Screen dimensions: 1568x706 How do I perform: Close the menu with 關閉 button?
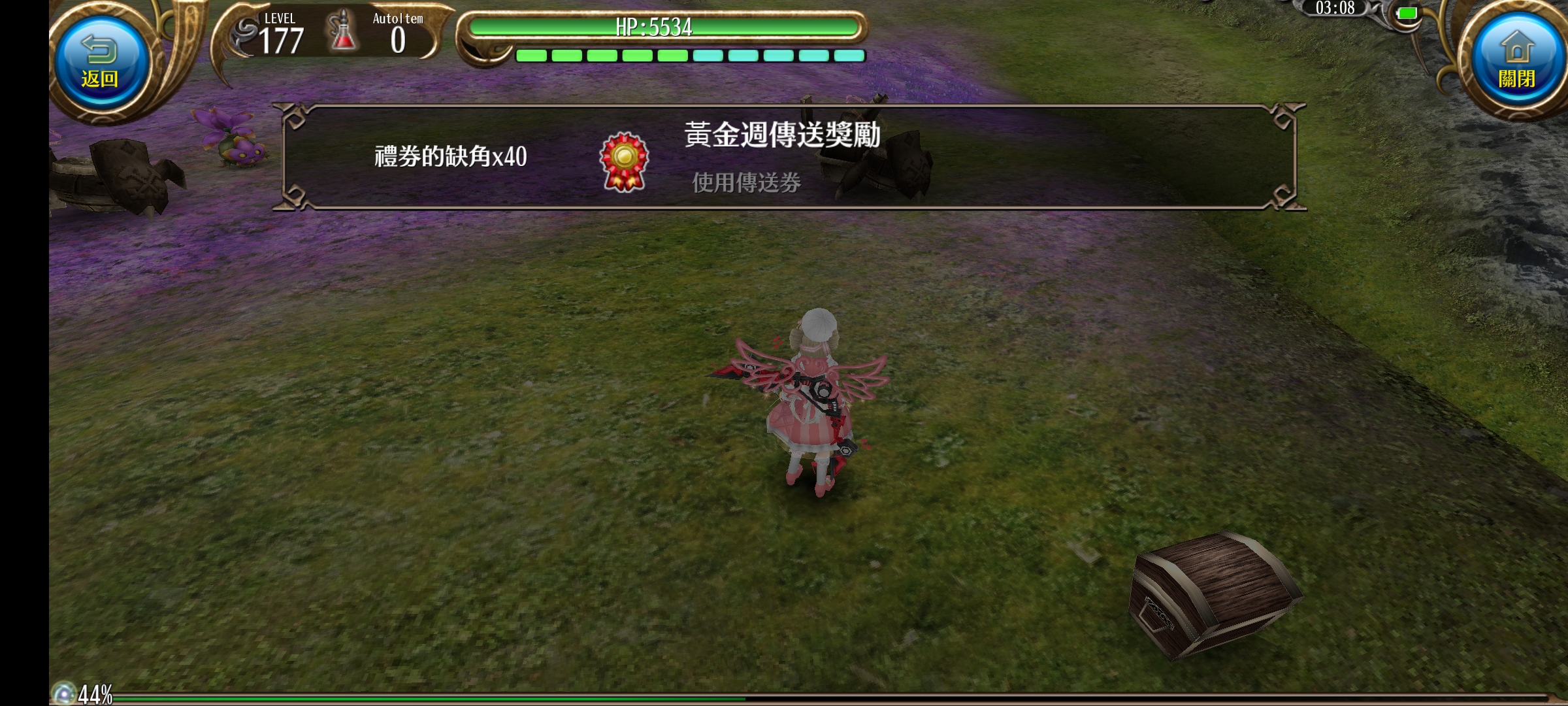pyautogui.click(x=1516, y=62)
